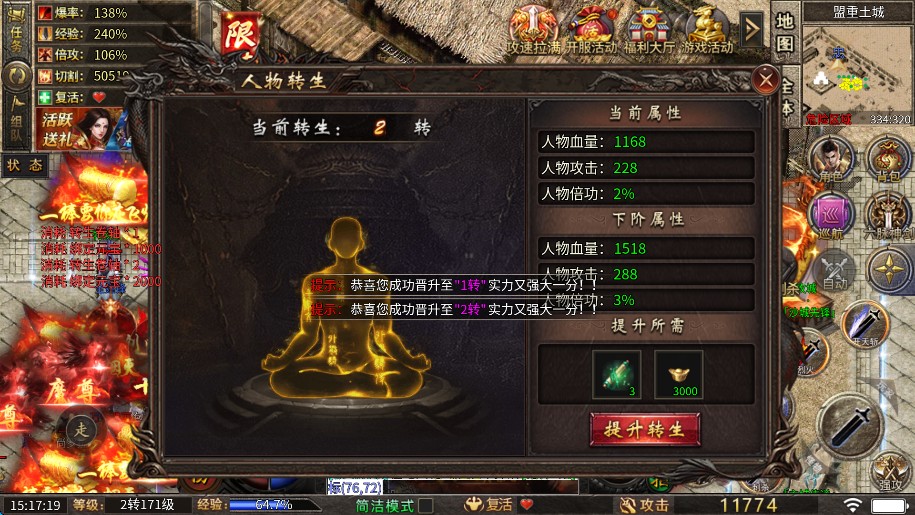Open the 地图 map button
915x515 pixels.
pos(785,35)
